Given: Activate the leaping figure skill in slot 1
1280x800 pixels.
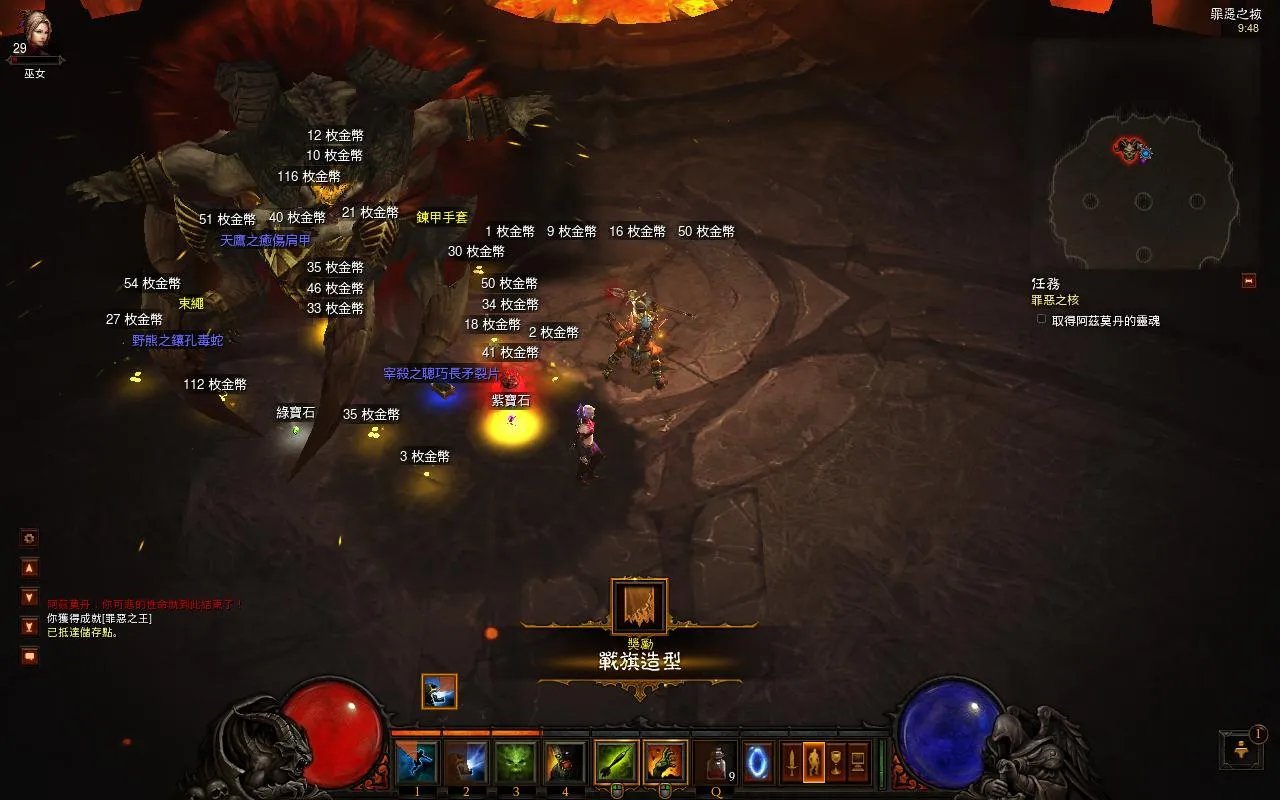Looking at the screenshot, I should click(417, 763).
